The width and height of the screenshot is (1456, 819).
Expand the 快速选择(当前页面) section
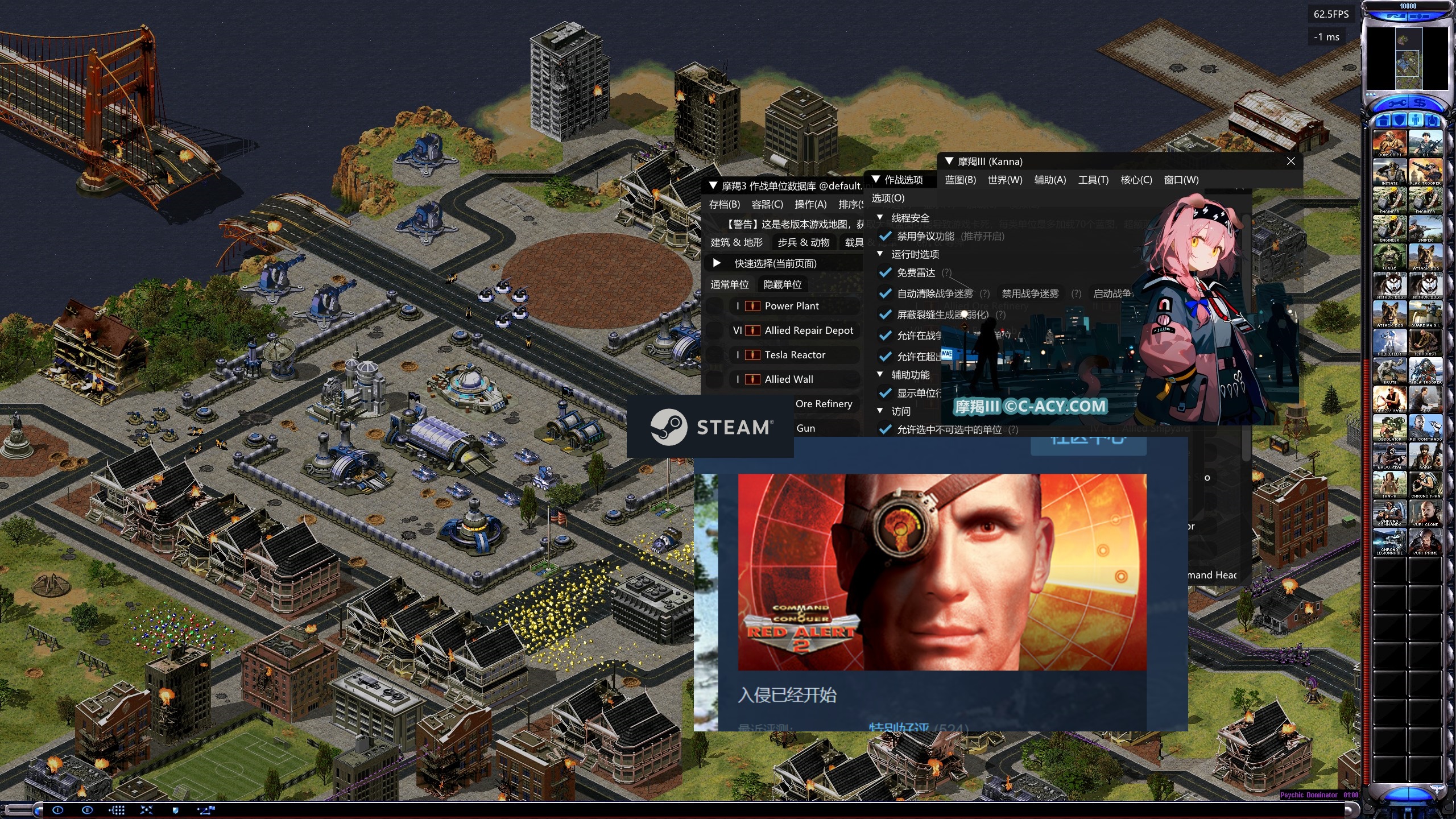point(717,263)
